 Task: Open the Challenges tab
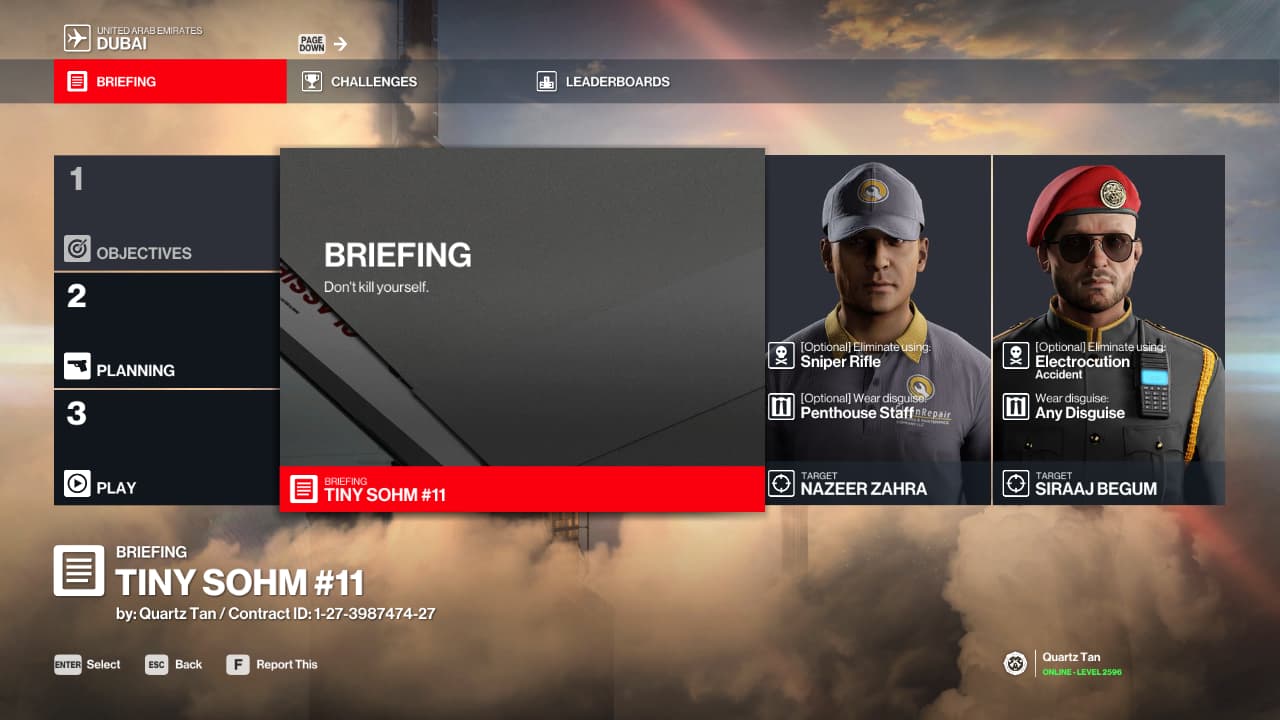[373, 81]
